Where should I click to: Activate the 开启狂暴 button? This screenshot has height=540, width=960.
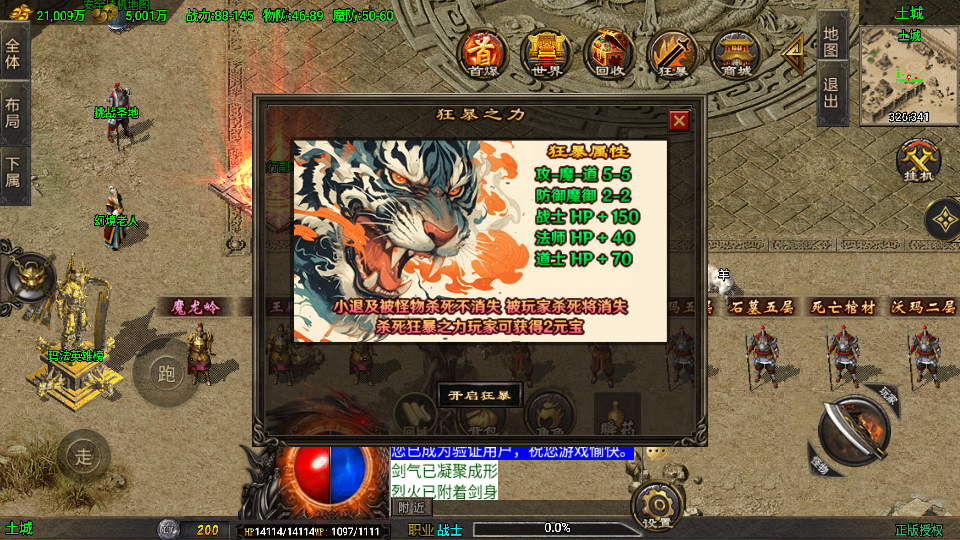pos(480,395)
